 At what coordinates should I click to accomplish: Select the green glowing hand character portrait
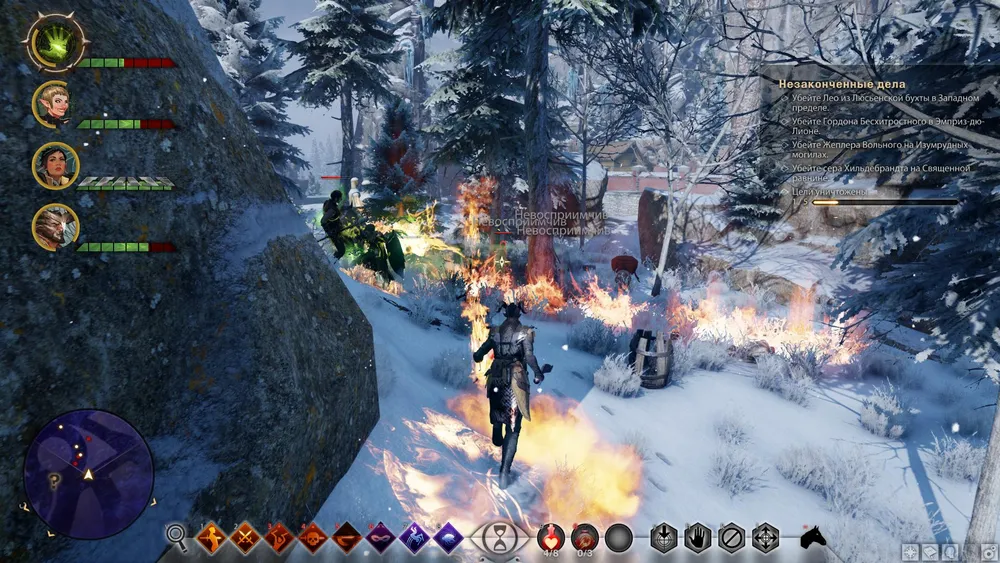(x=55, y=44)
